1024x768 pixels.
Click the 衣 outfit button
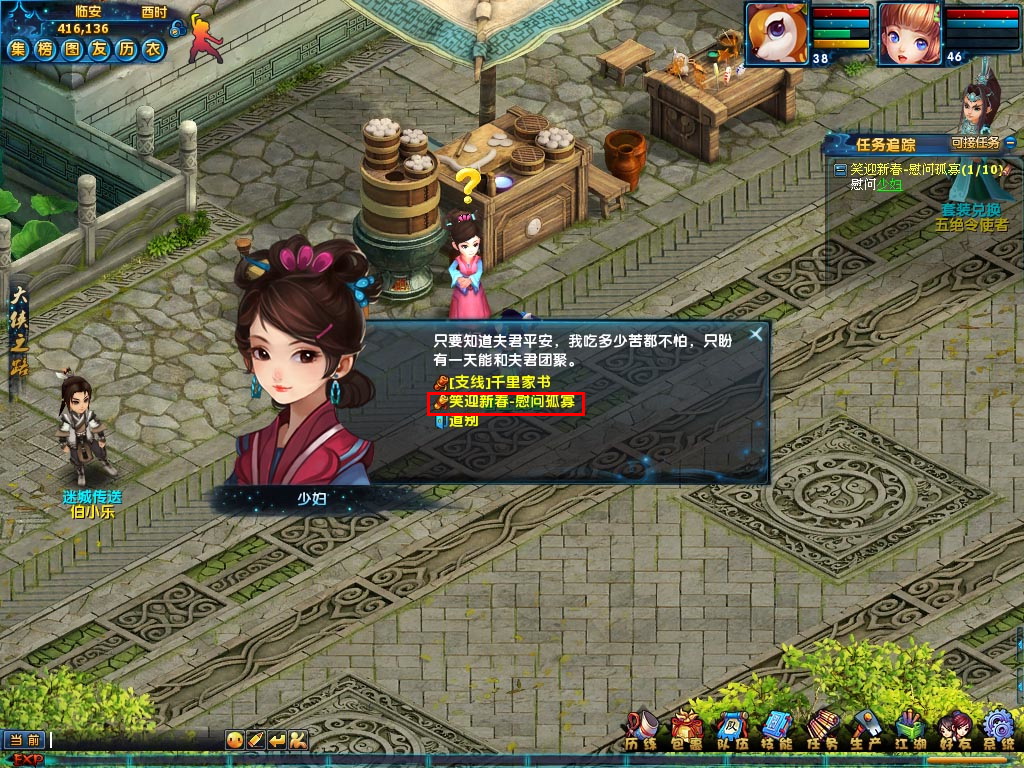coord(152,49)
